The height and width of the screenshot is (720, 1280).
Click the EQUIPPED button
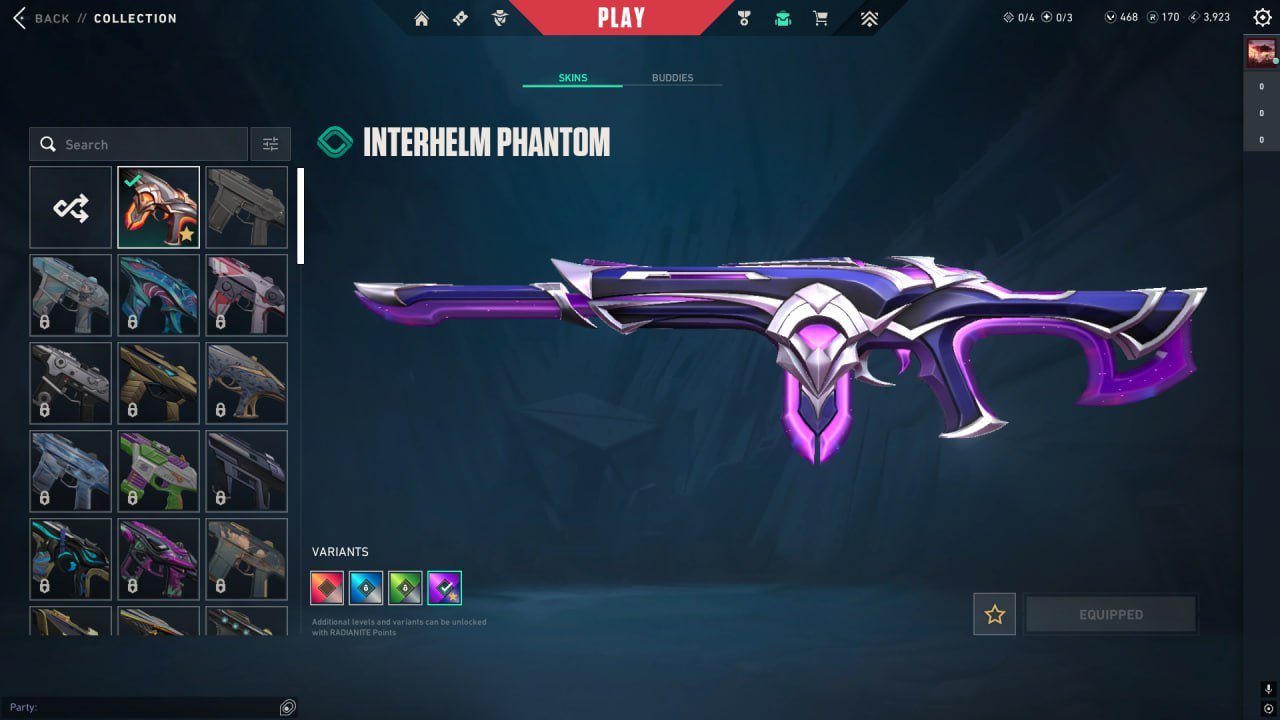coord(1111,614)
